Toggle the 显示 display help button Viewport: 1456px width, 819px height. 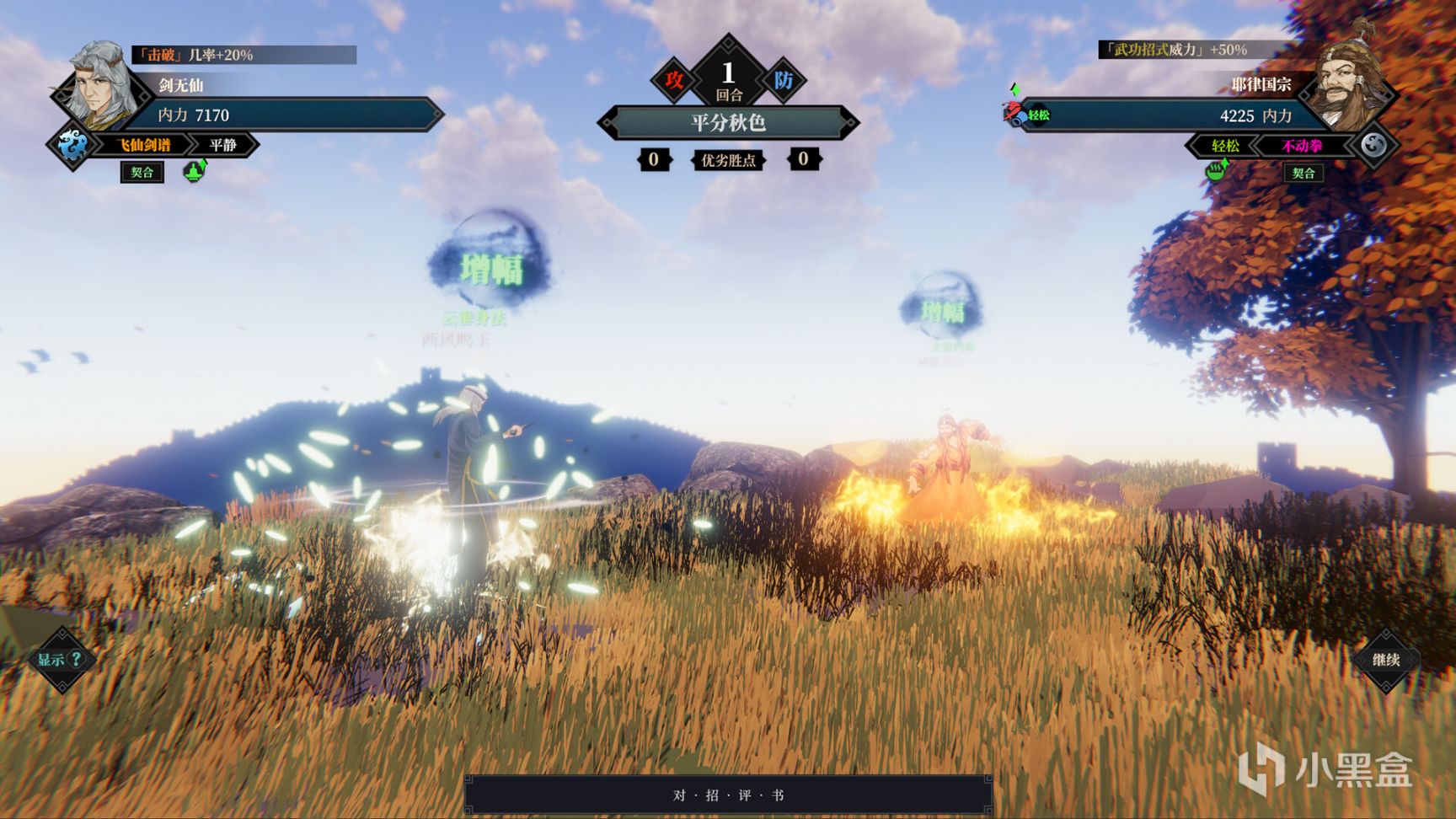pyautogui.click(x=61, y=660)
